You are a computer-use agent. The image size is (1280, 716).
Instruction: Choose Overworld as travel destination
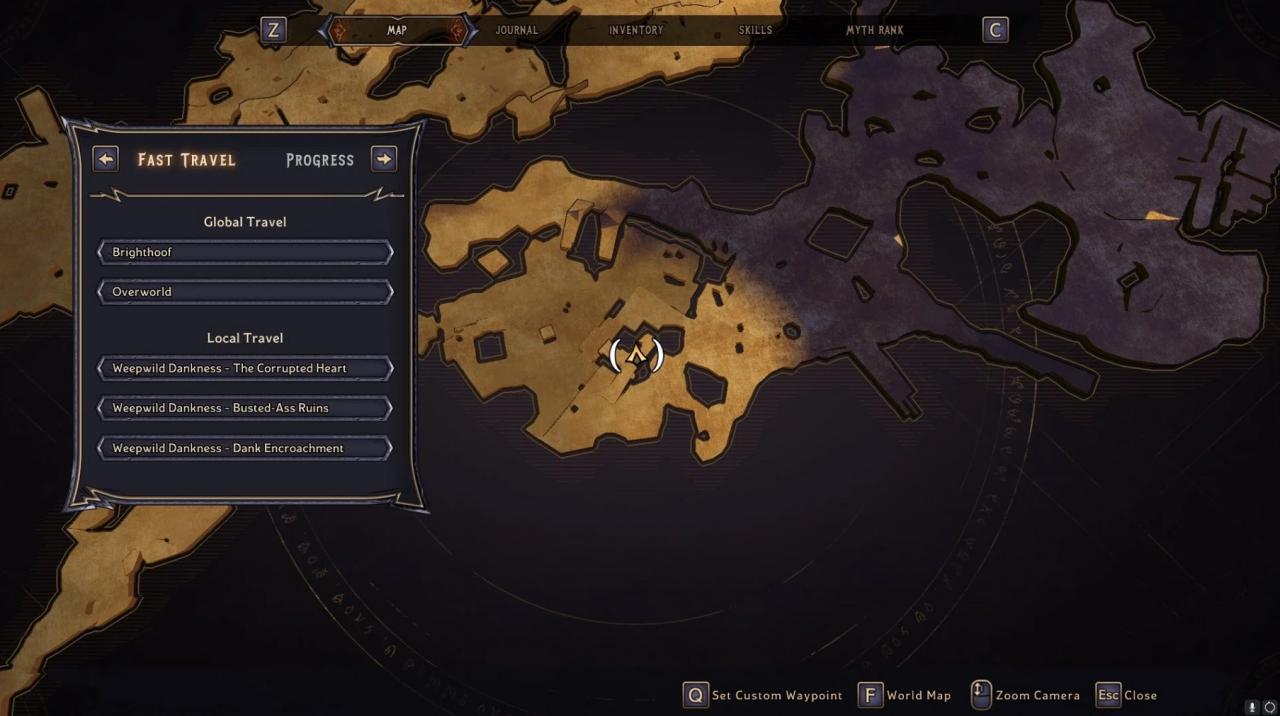(x=245, y=292)
